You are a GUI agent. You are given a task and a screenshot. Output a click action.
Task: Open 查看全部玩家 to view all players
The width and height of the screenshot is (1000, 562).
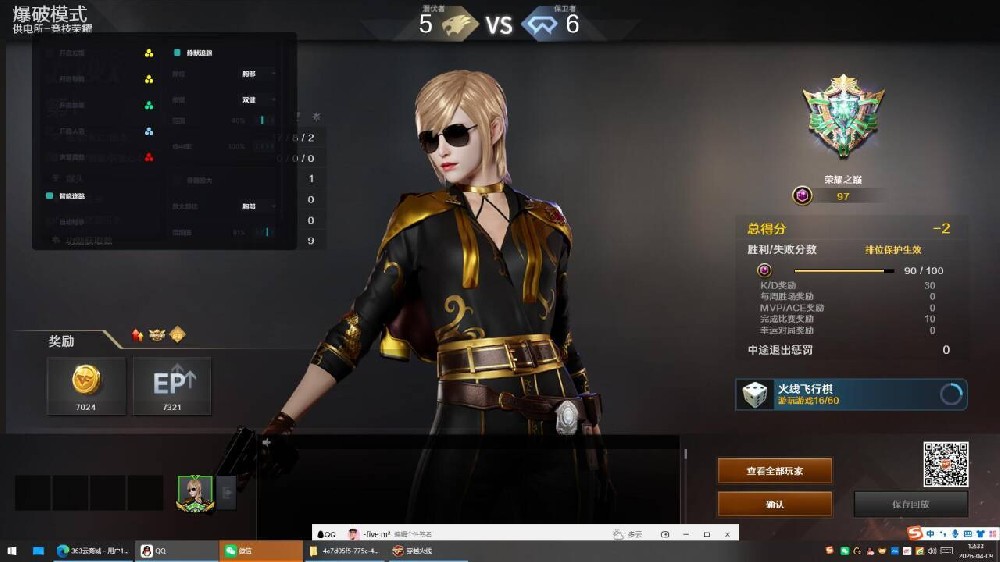coord(774,471)
